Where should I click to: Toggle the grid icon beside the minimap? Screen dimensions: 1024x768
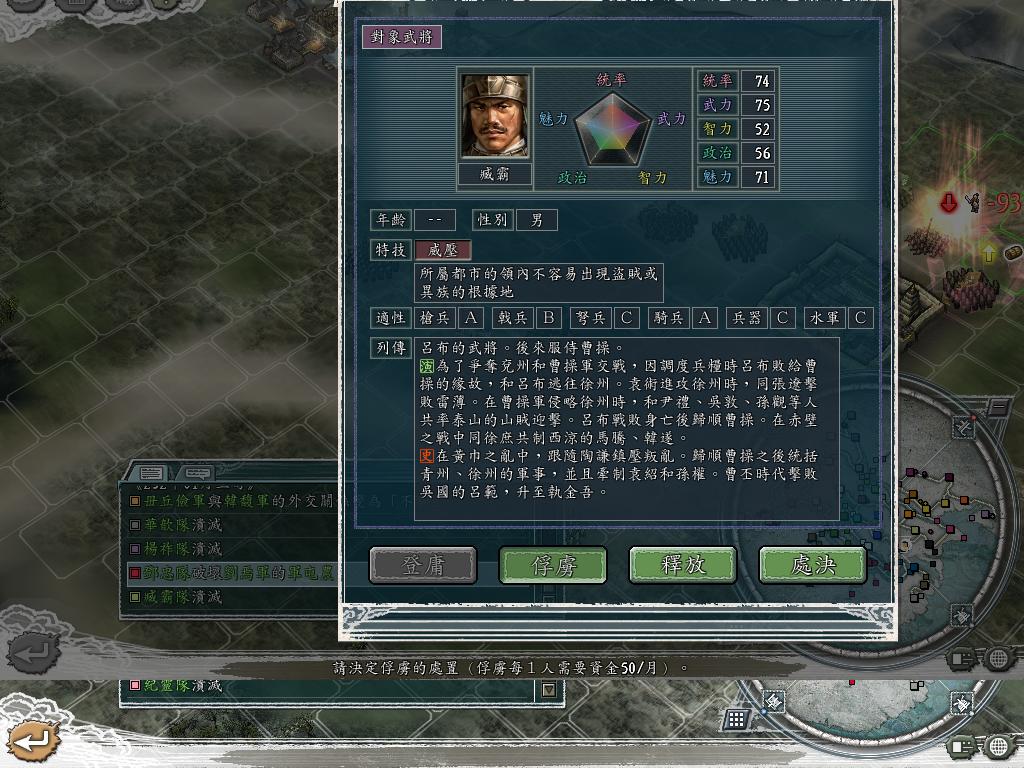(737, 718)
